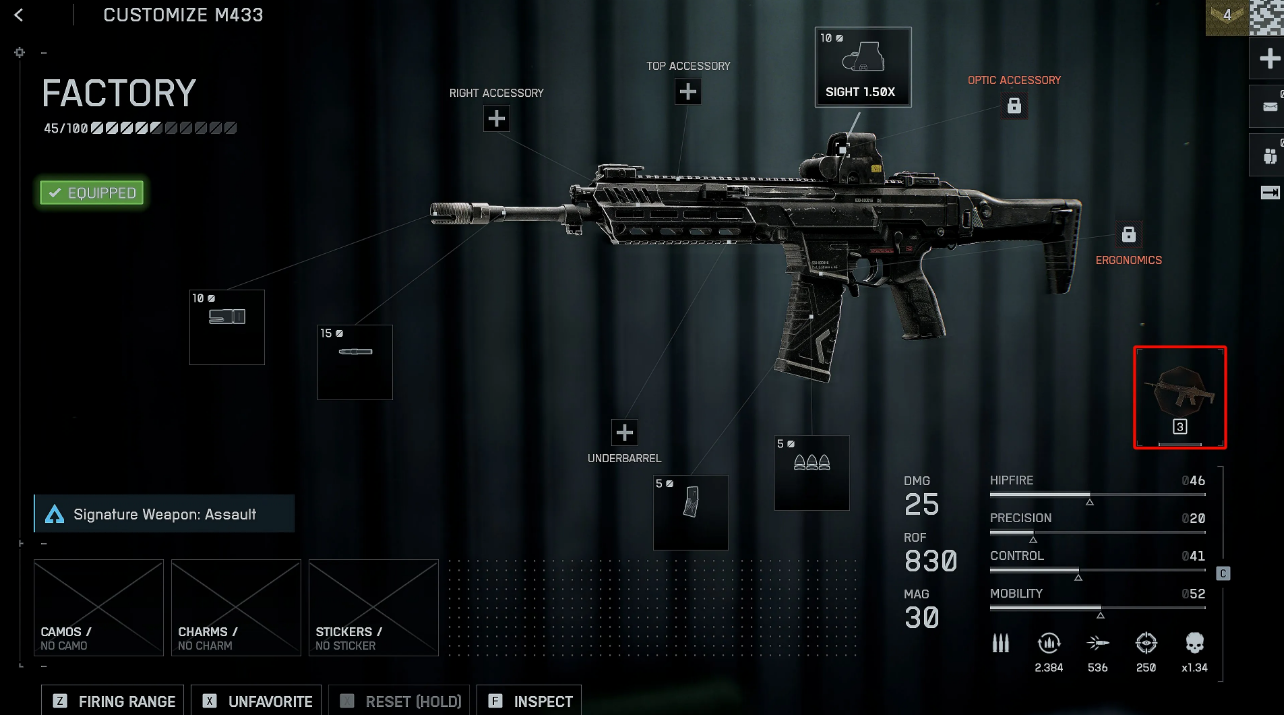Open the Charms customization tile
1284x715 pixels.
pos(236,606)
